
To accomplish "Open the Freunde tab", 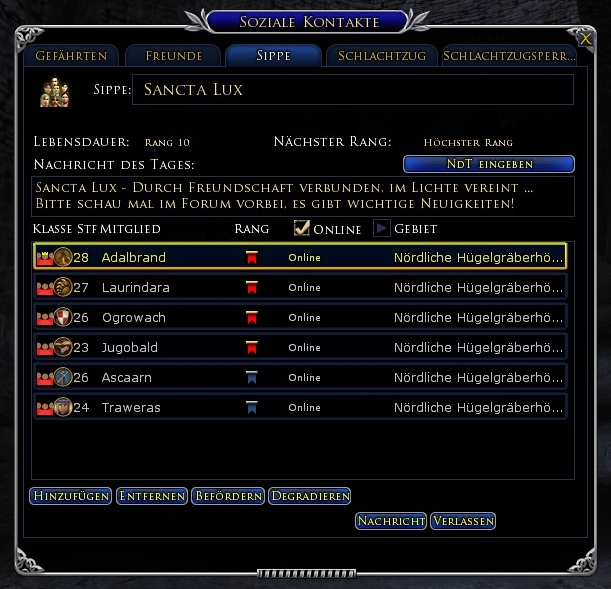I will pos(174,56).
